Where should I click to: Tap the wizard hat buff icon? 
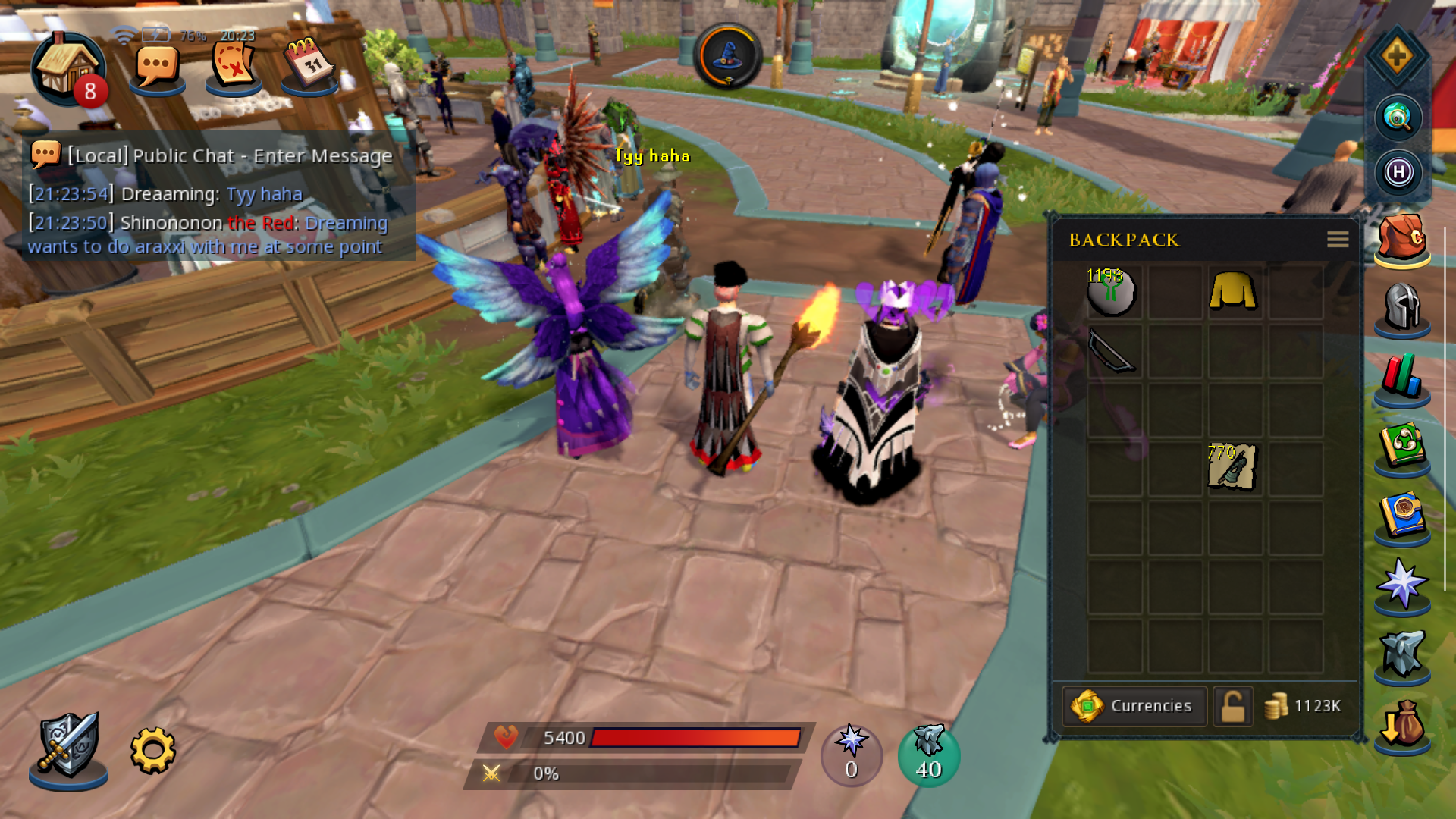tap(727, 56)
